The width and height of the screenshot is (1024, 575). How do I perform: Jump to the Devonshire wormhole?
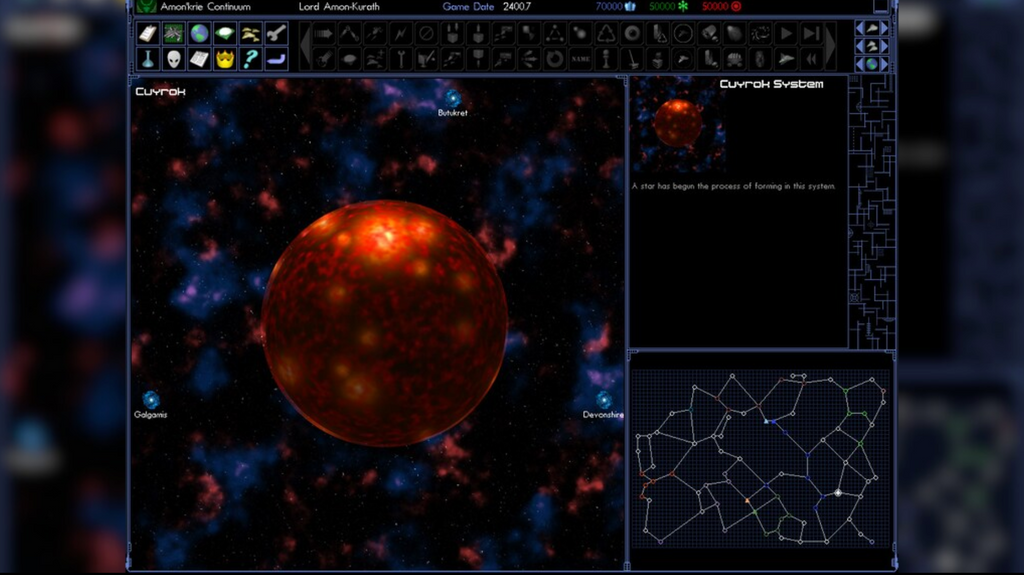click(604, 400)
